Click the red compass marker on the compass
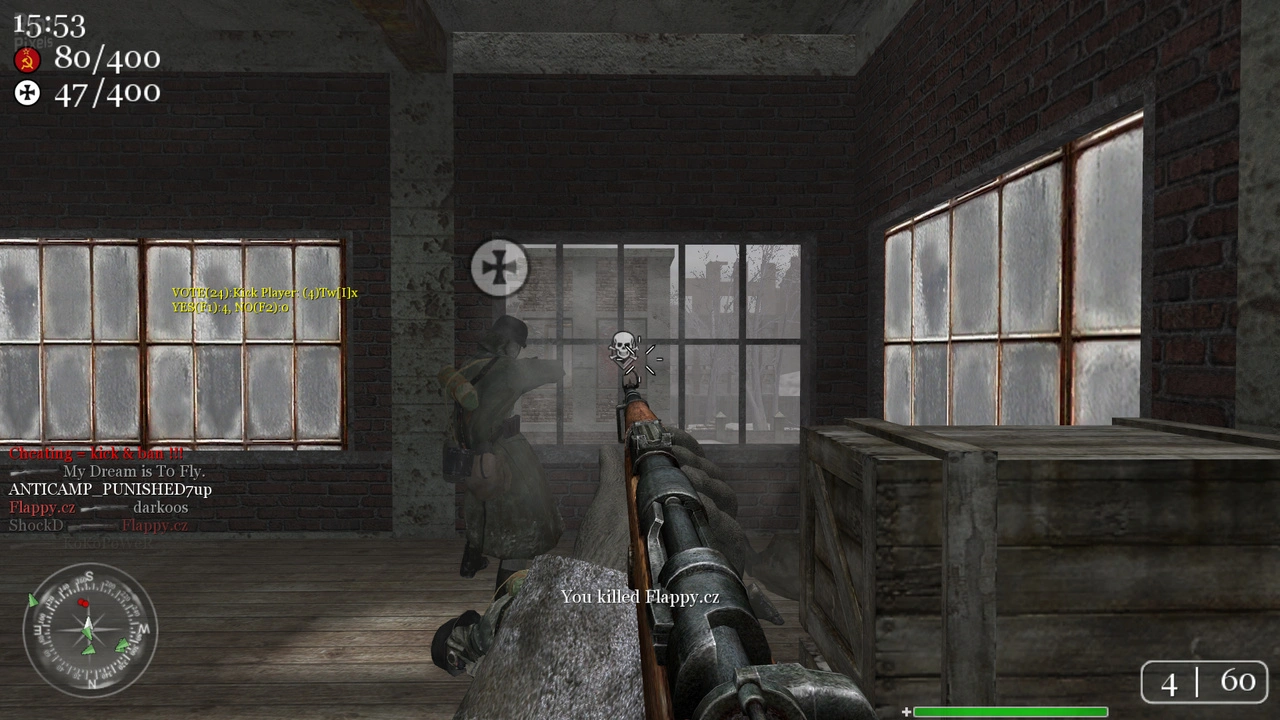Viewport: 1280px width, 720px height. pos(84,602)
